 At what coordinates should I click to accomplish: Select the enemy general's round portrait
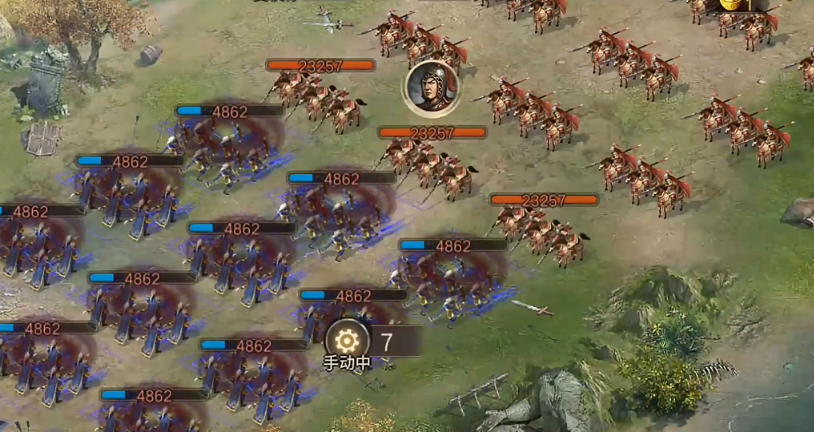430,87
